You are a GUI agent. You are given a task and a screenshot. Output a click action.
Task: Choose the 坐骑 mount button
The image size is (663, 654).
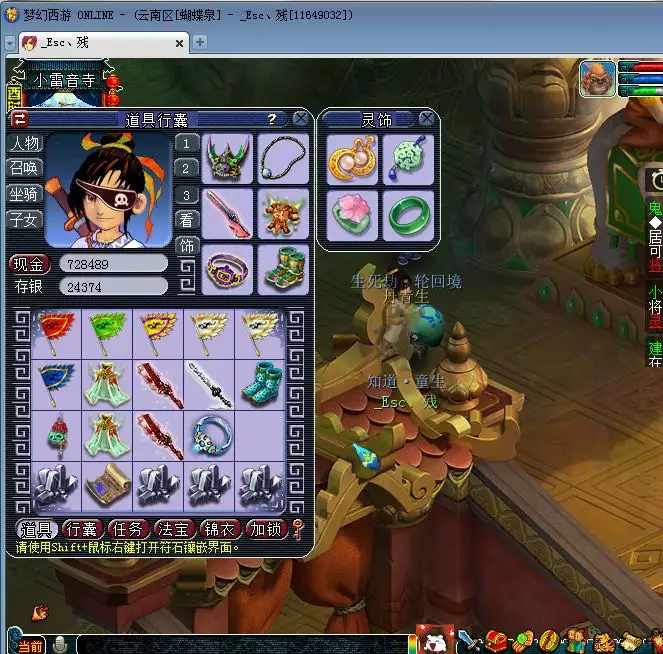(x=25, y=194)
